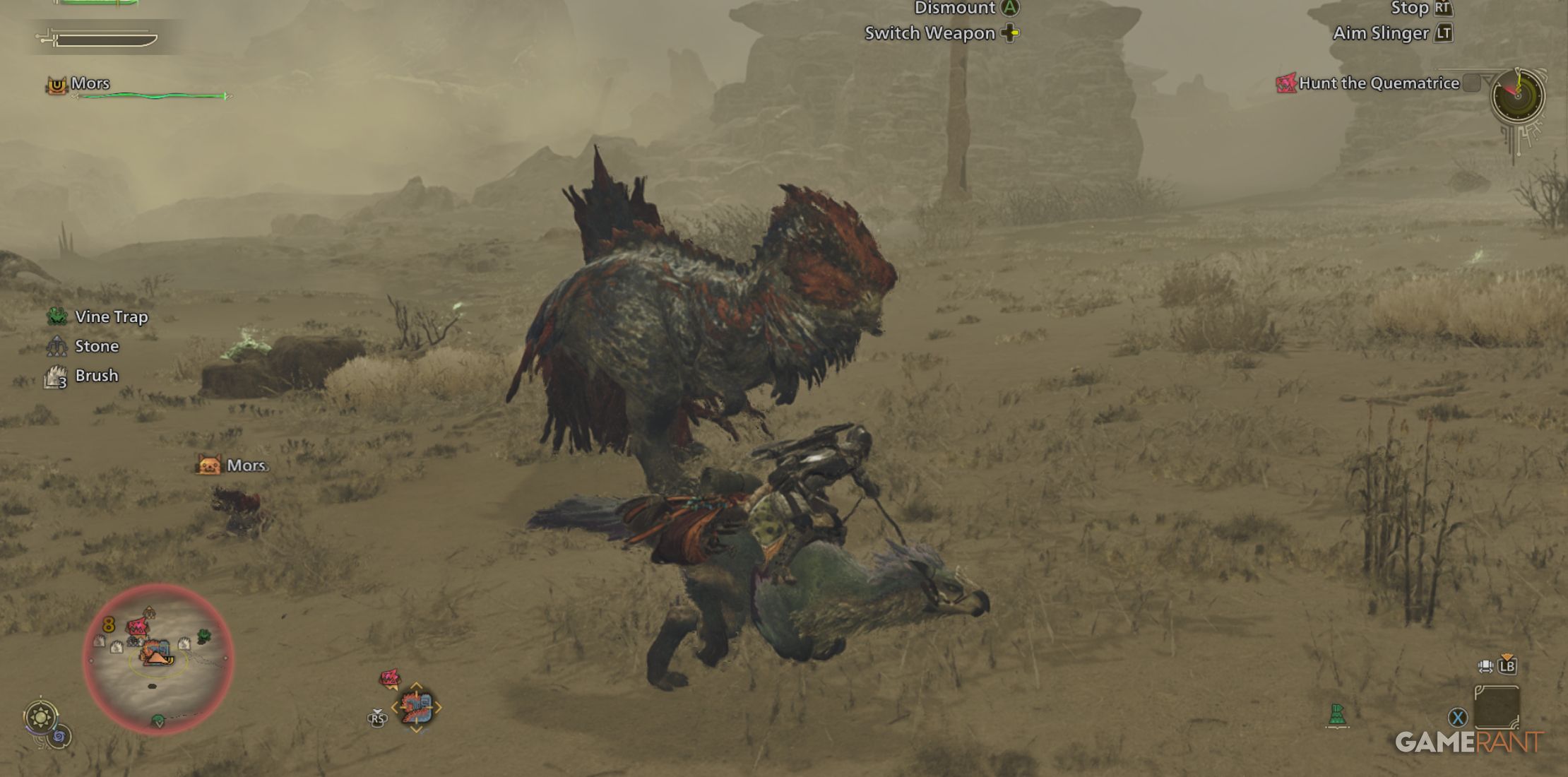This screenshot has height=777, width=1568.
Task: Select the Vine Trap item icon
Action: pyautogui.click(x=57, y=317)
